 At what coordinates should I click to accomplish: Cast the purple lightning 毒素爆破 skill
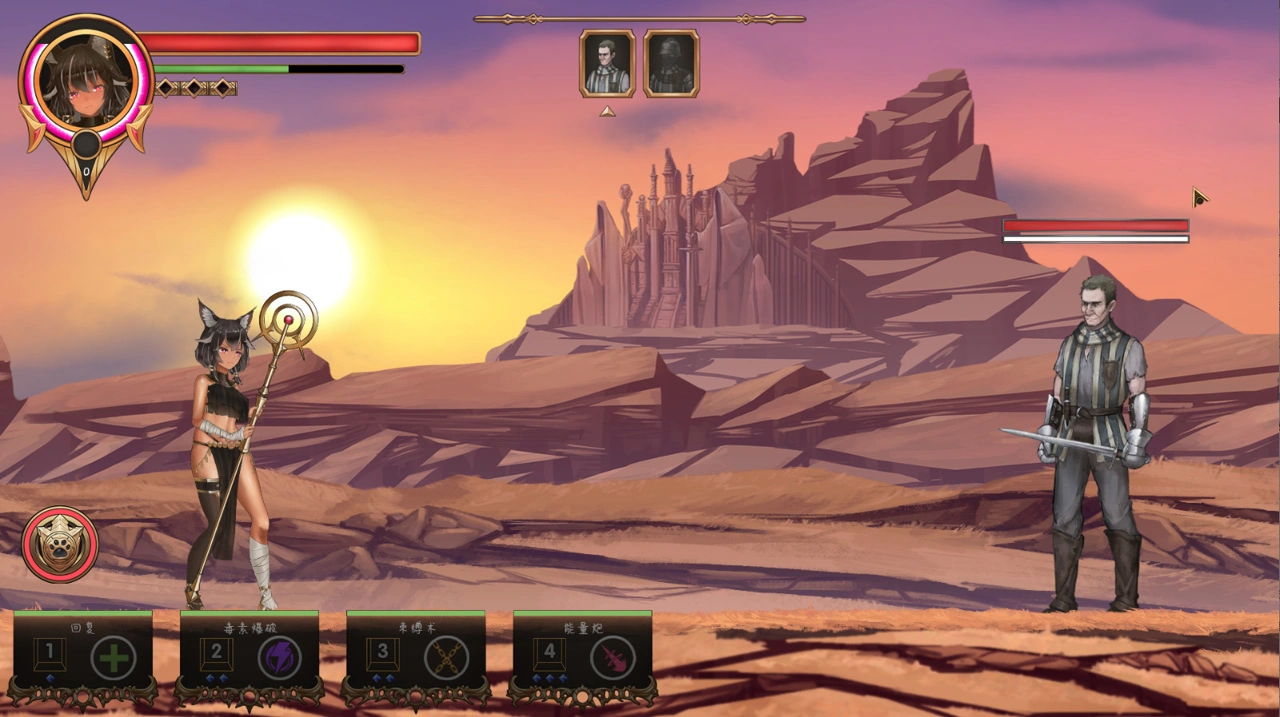point(280,658)
